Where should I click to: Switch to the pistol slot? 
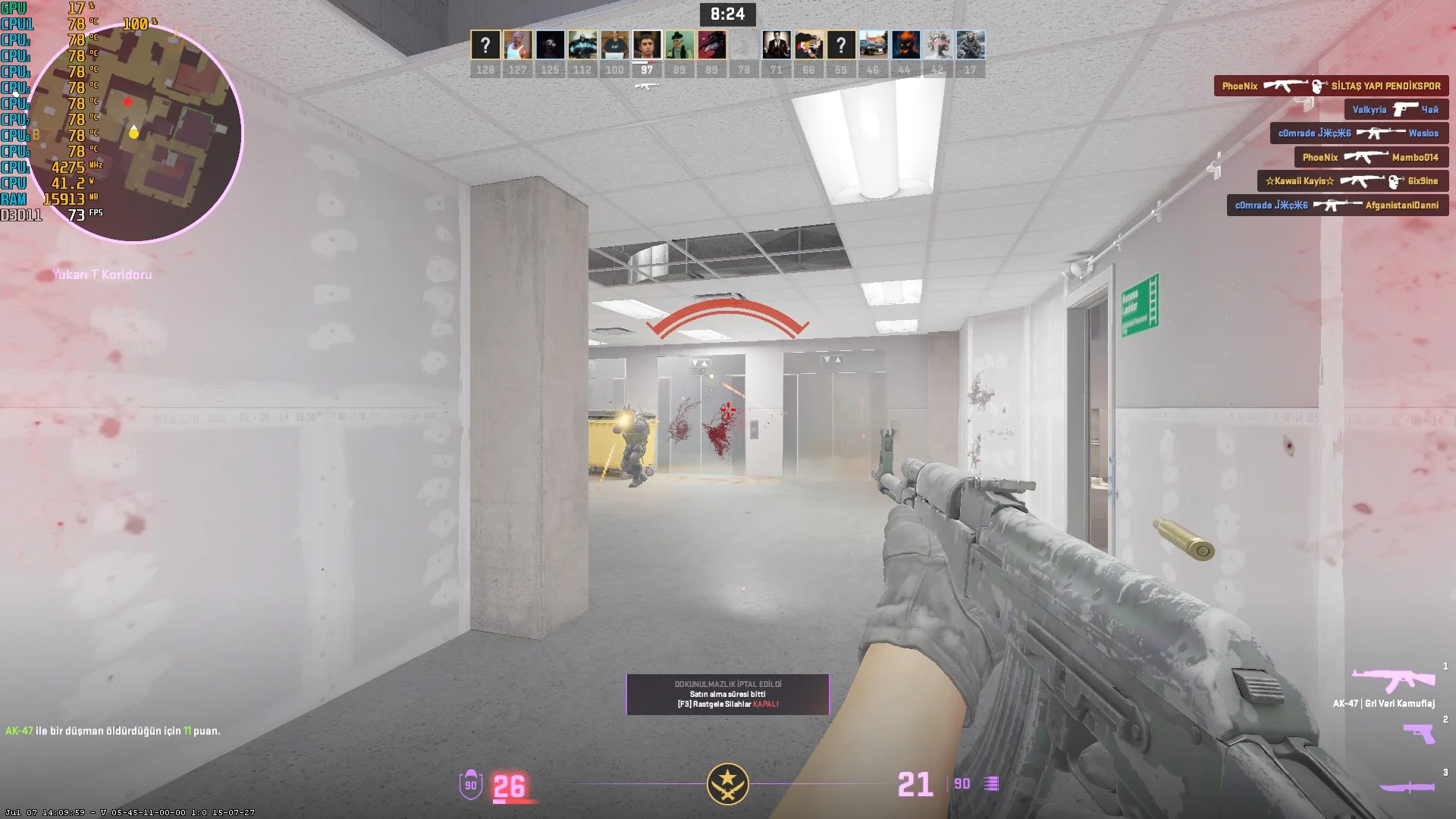pyautogui.click(x=1418, y=733)
